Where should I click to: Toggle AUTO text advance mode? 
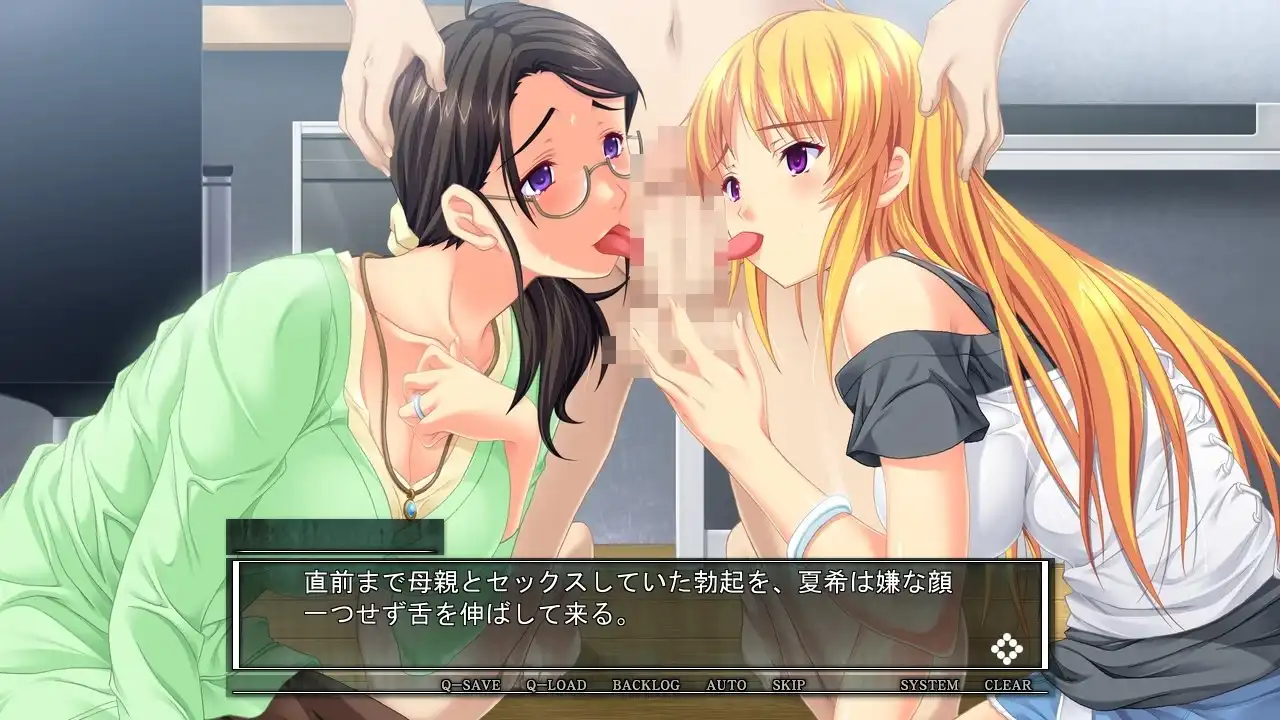(x=726, y=685)
